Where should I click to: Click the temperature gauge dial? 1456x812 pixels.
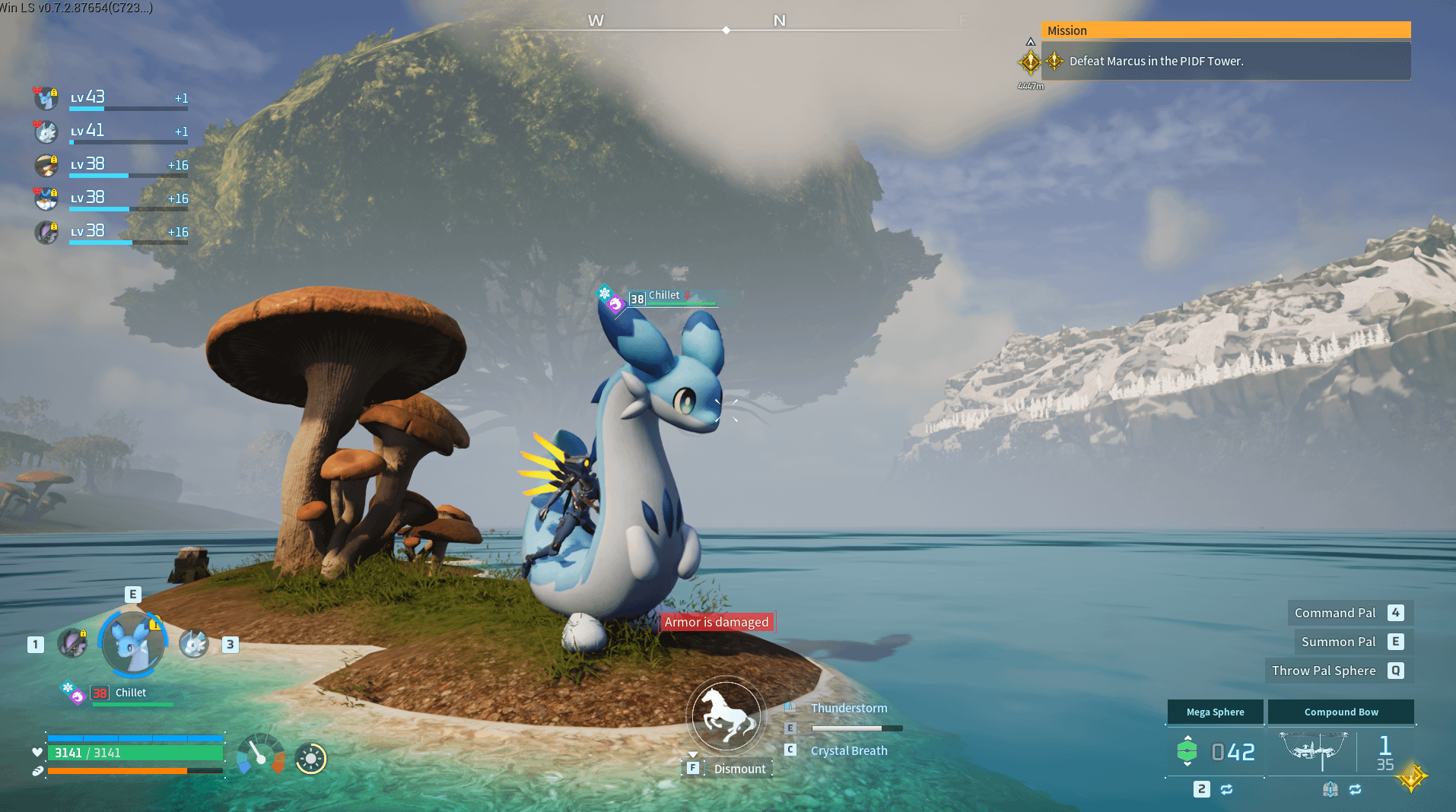point(260,754)
